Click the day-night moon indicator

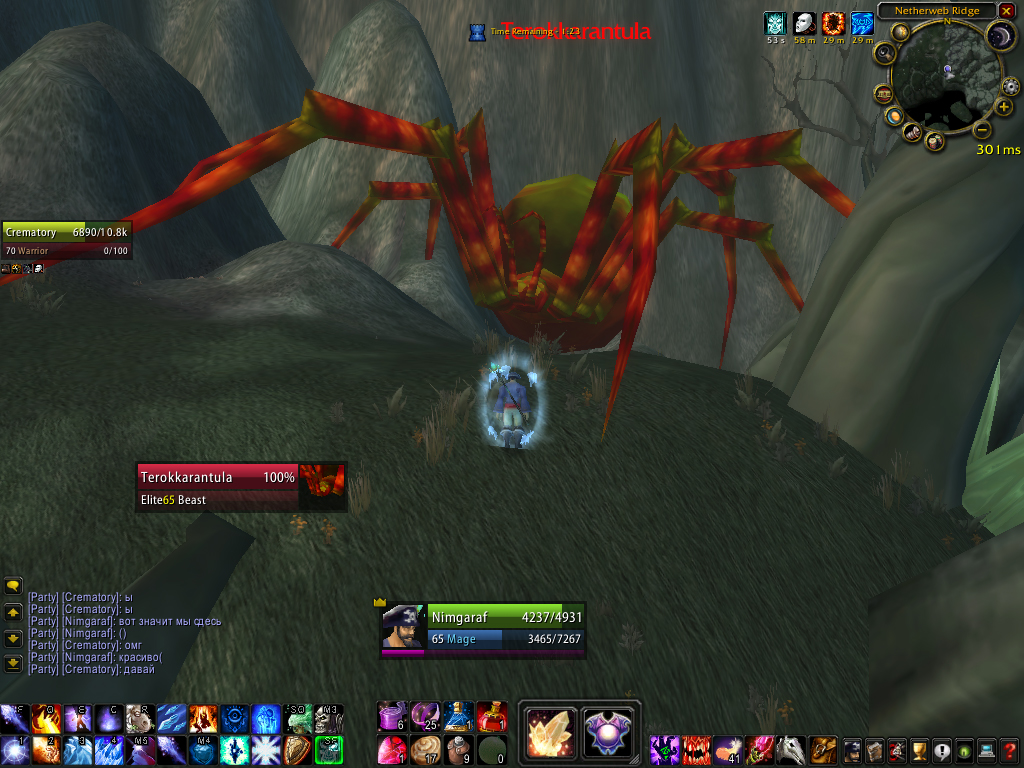click(x=1001, y=37)
